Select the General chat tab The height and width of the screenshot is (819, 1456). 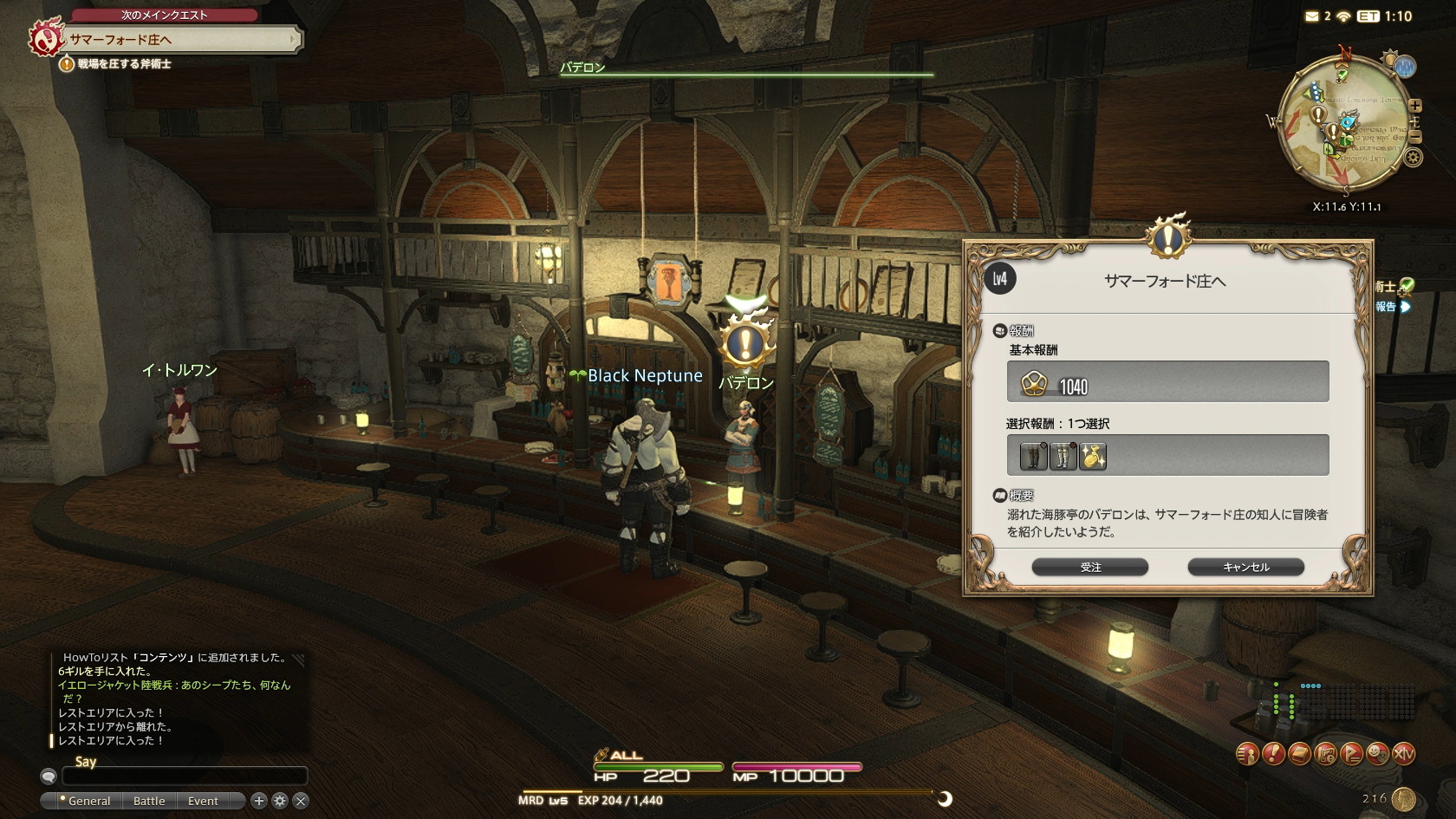click(88, 801)
